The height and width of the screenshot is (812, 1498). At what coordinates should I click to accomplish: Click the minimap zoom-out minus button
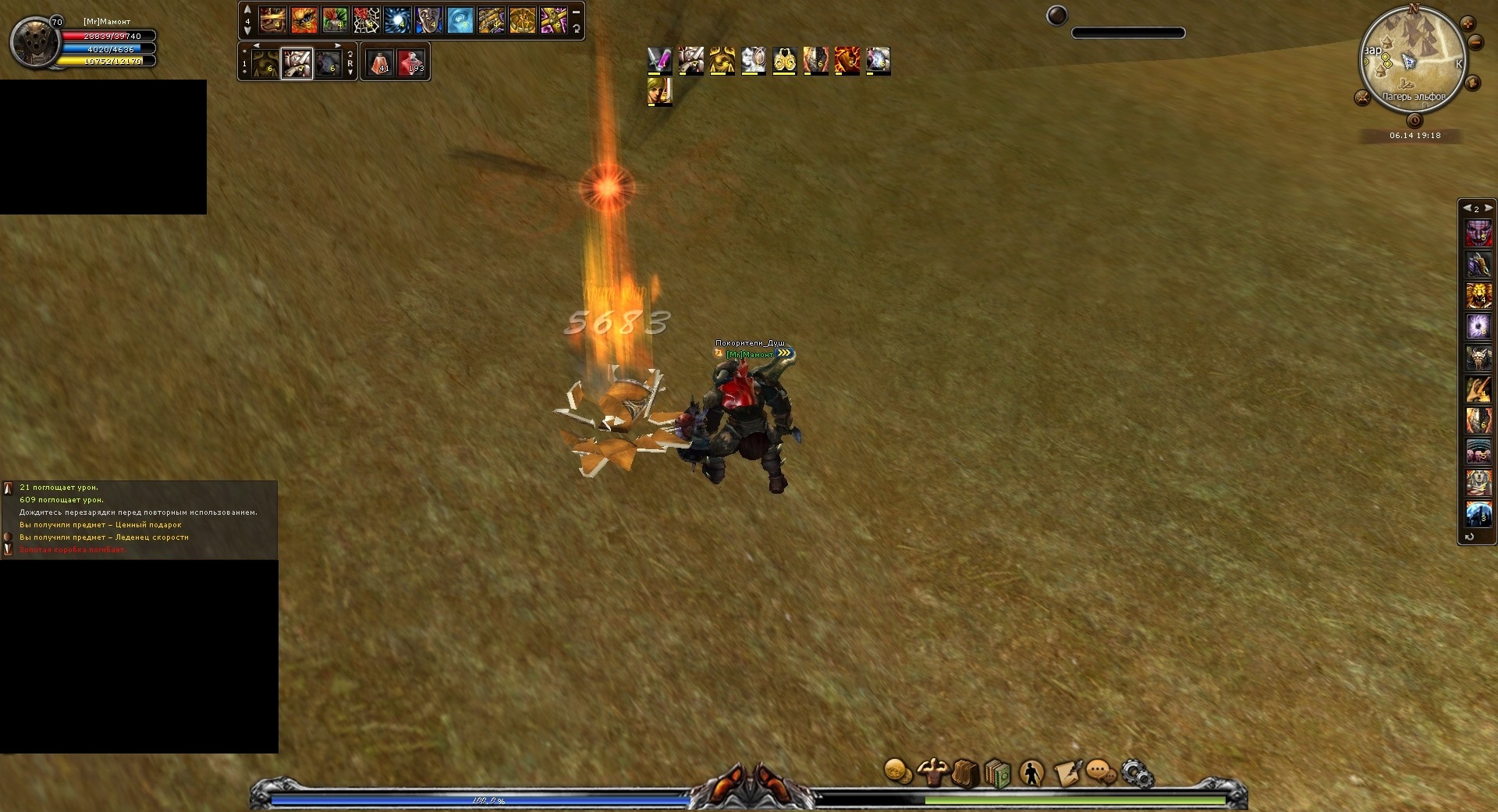click(1475, 42)
